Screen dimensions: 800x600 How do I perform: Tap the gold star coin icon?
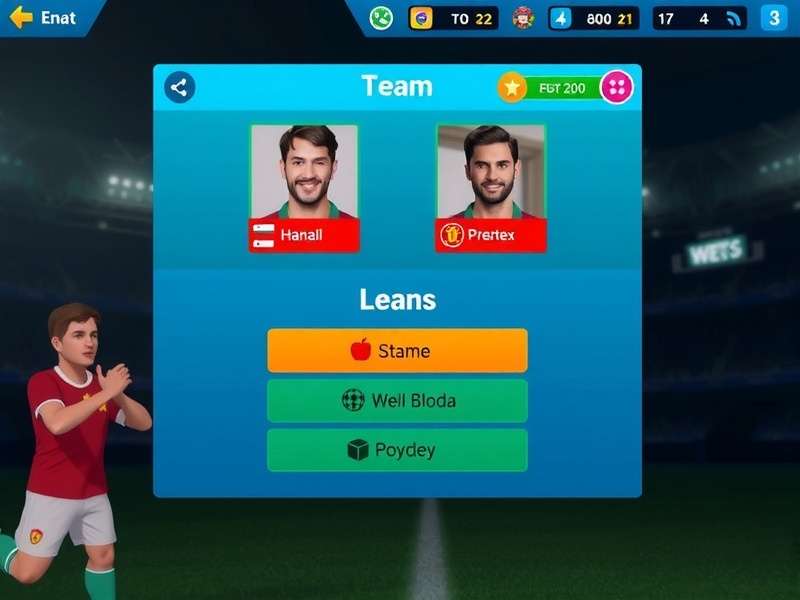[x=512, y=88]
